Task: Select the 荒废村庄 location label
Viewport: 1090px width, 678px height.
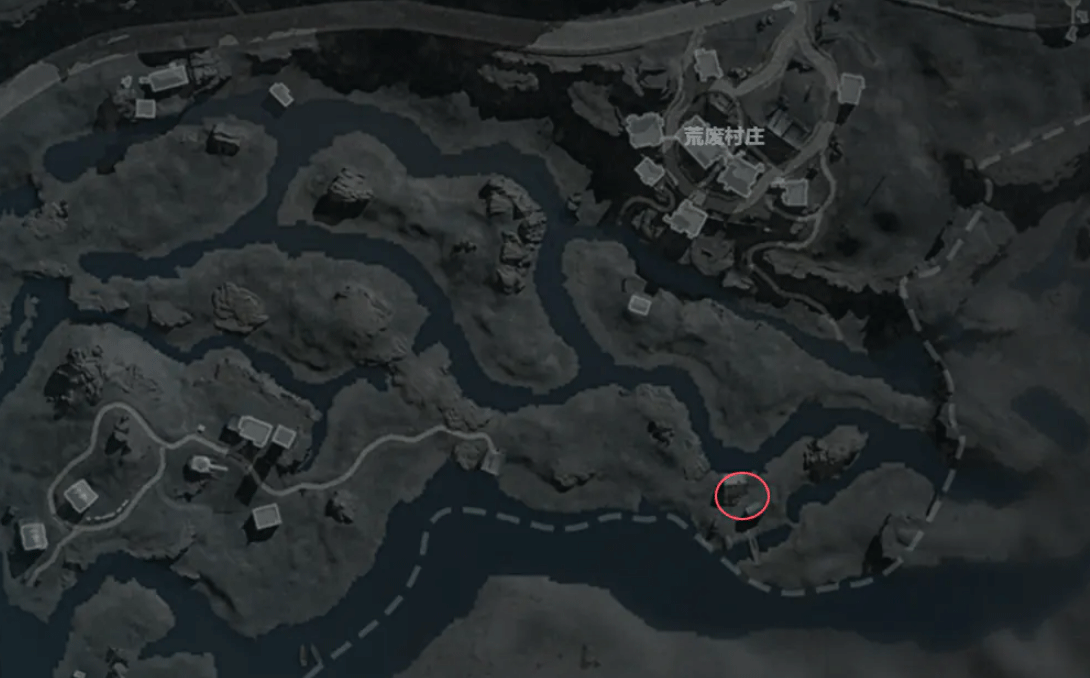Action: [x=724, y=137]
